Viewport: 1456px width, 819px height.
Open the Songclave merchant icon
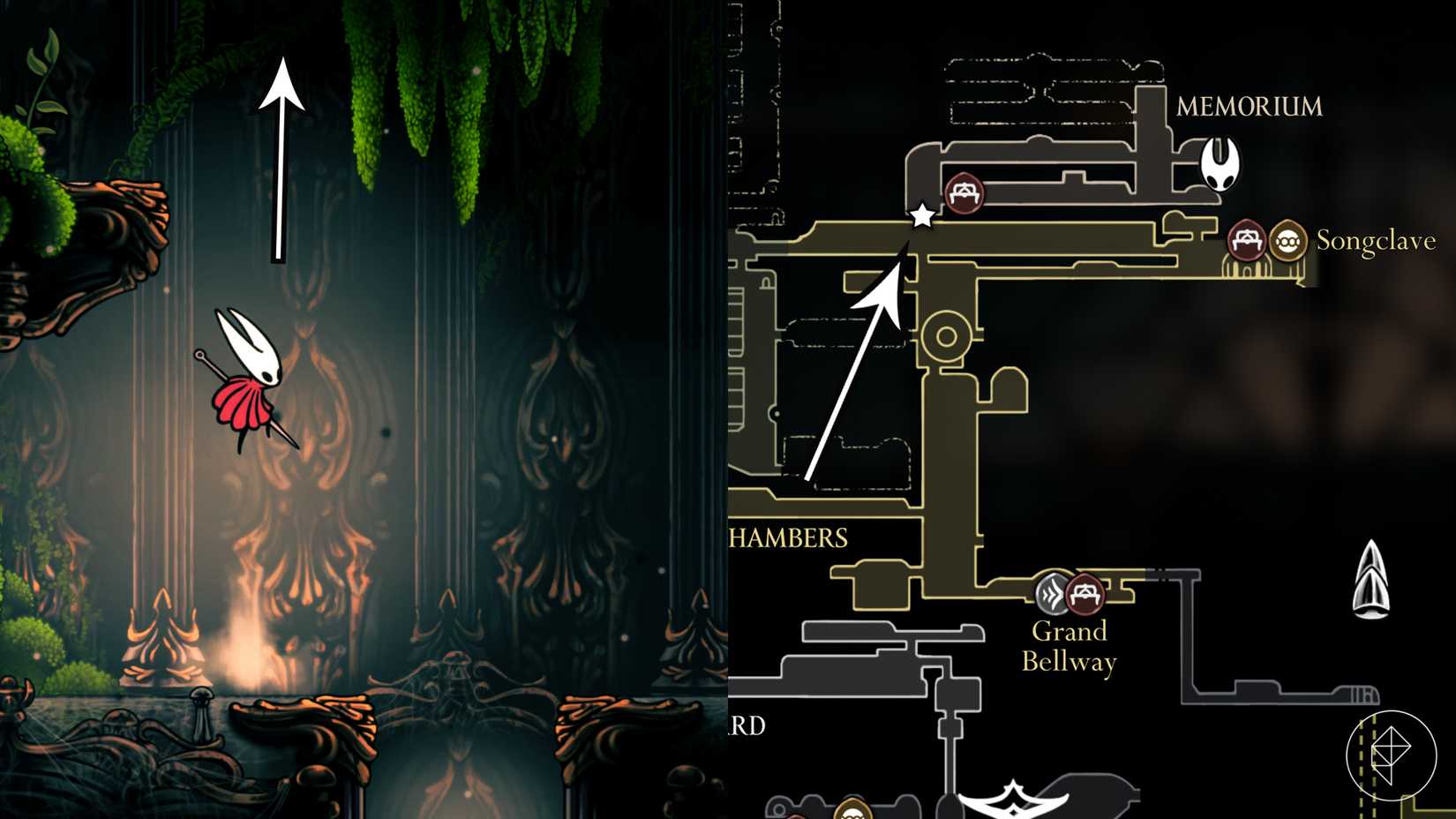click(x=1287, y=238)
